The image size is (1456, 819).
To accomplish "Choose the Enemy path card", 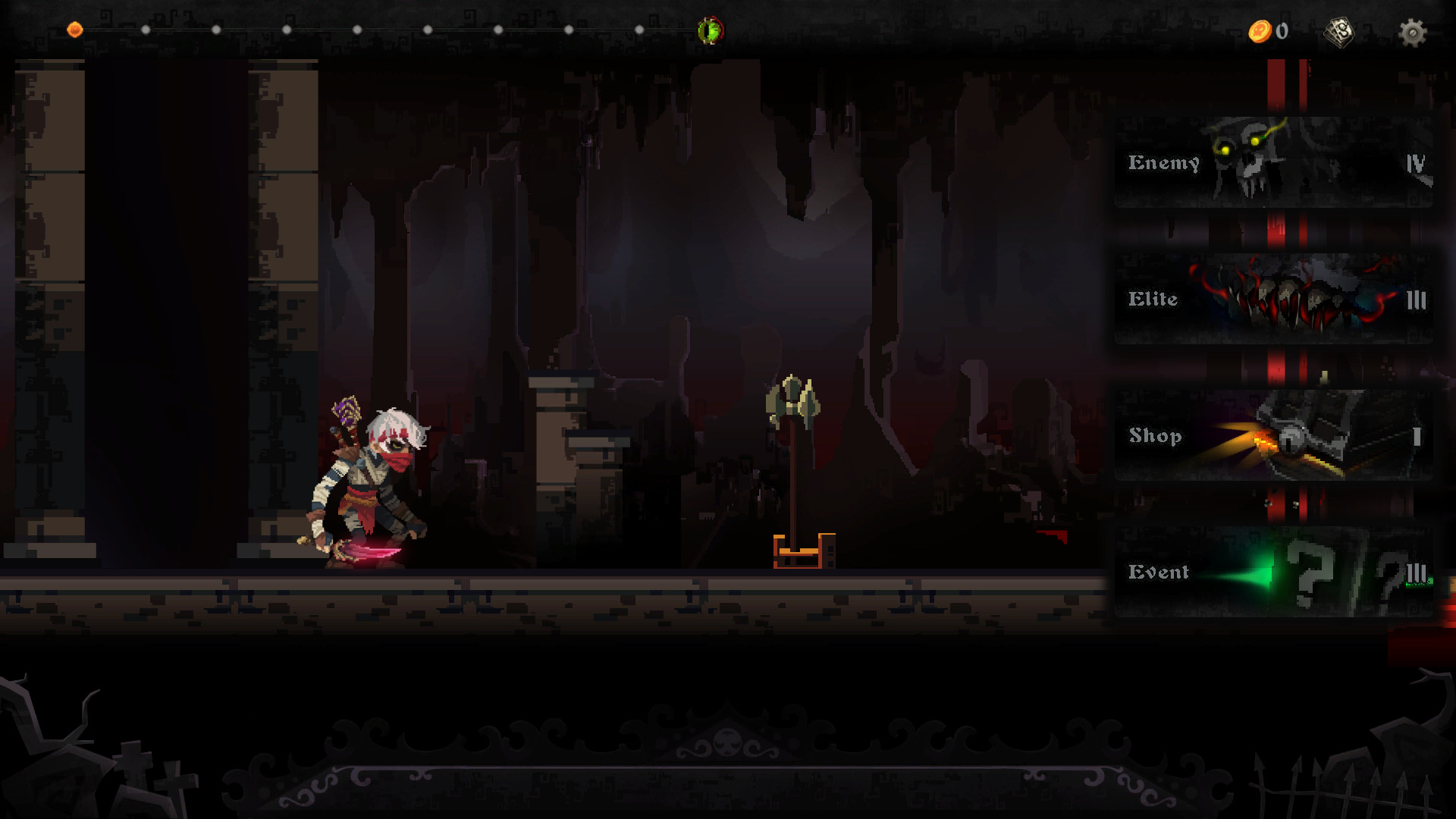I will click(x=1273, y=162).
